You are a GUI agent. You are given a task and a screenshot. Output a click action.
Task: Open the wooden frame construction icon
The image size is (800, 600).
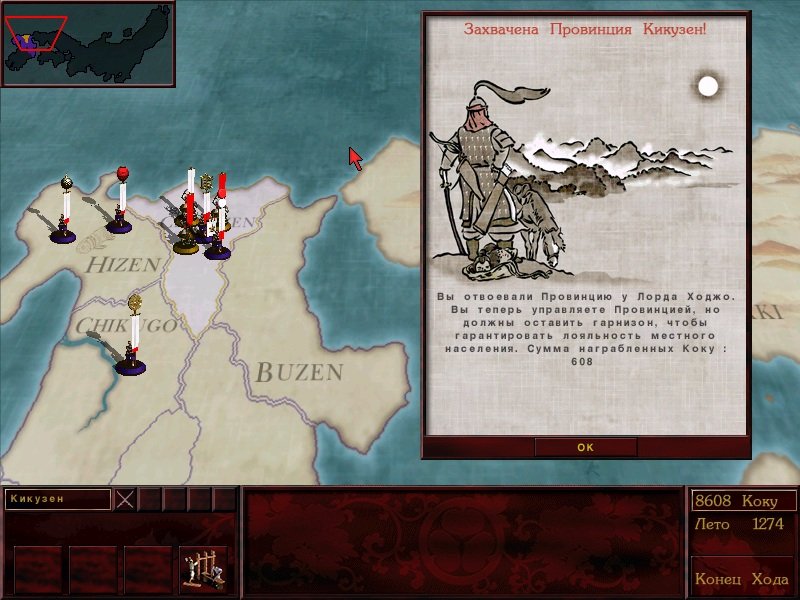pos(203,569)
